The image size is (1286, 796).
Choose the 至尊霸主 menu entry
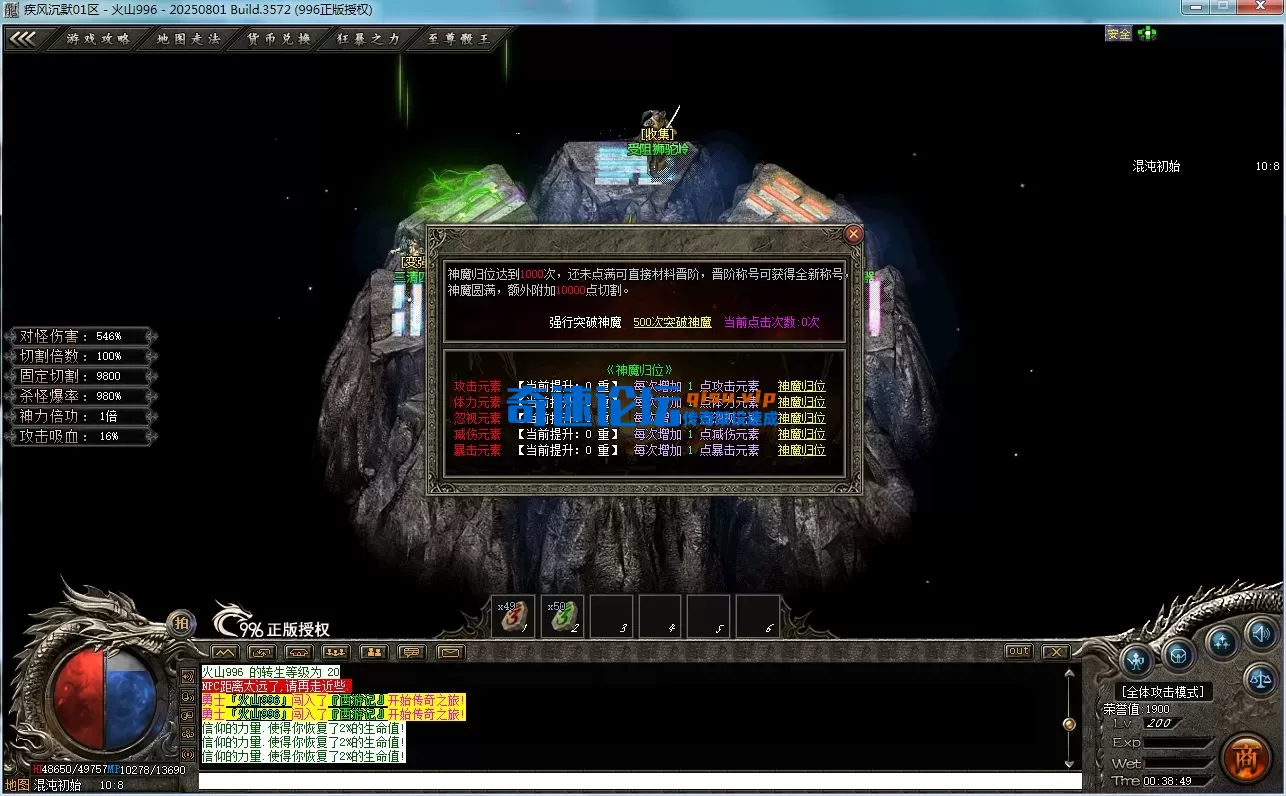459,39
